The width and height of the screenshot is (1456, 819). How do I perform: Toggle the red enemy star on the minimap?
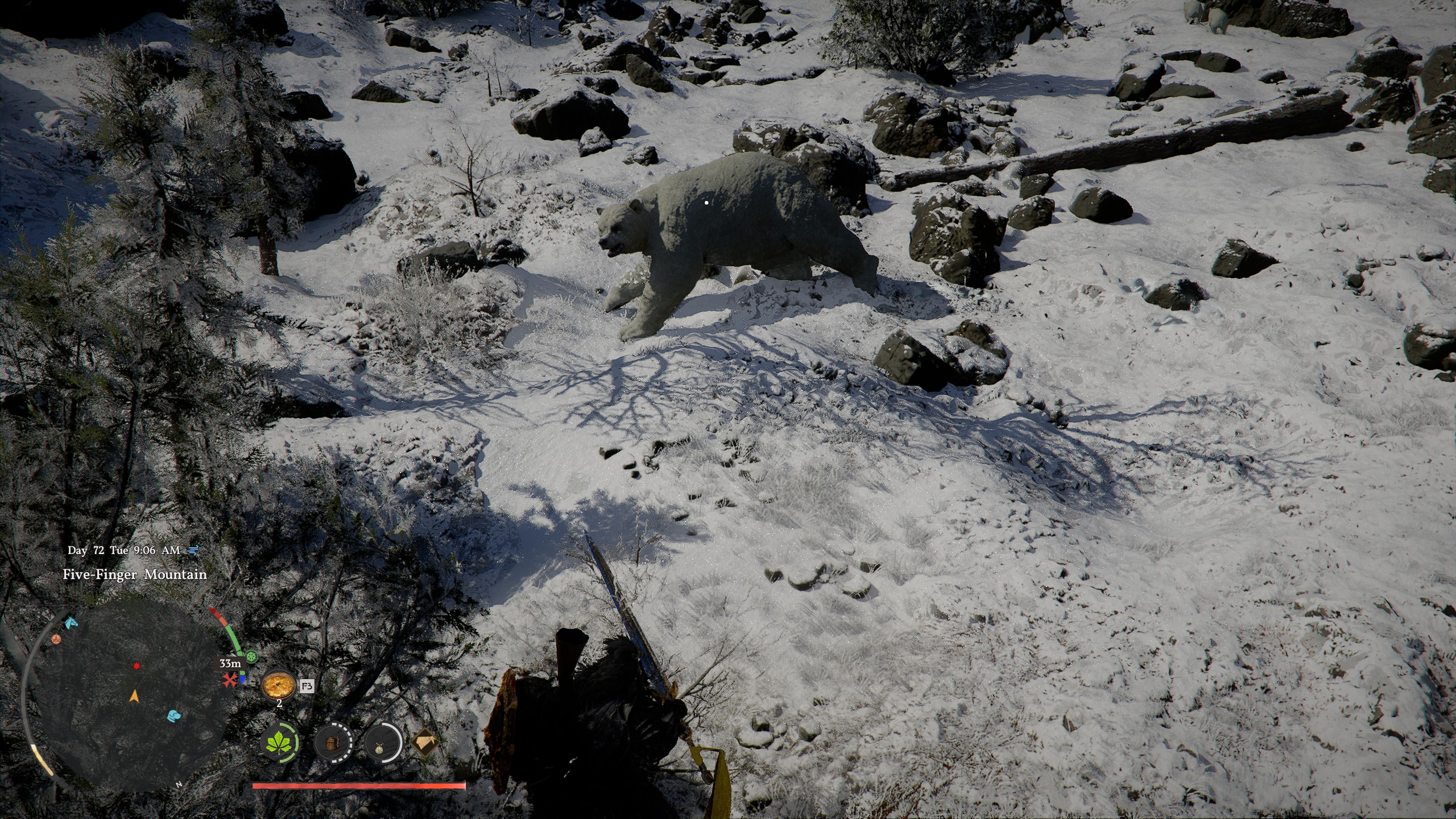point(136,666)
